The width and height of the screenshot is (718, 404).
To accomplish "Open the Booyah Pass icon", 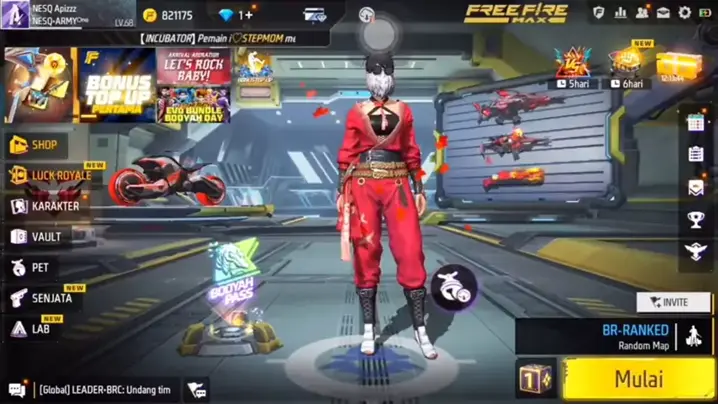I will [x=230, y=270].
